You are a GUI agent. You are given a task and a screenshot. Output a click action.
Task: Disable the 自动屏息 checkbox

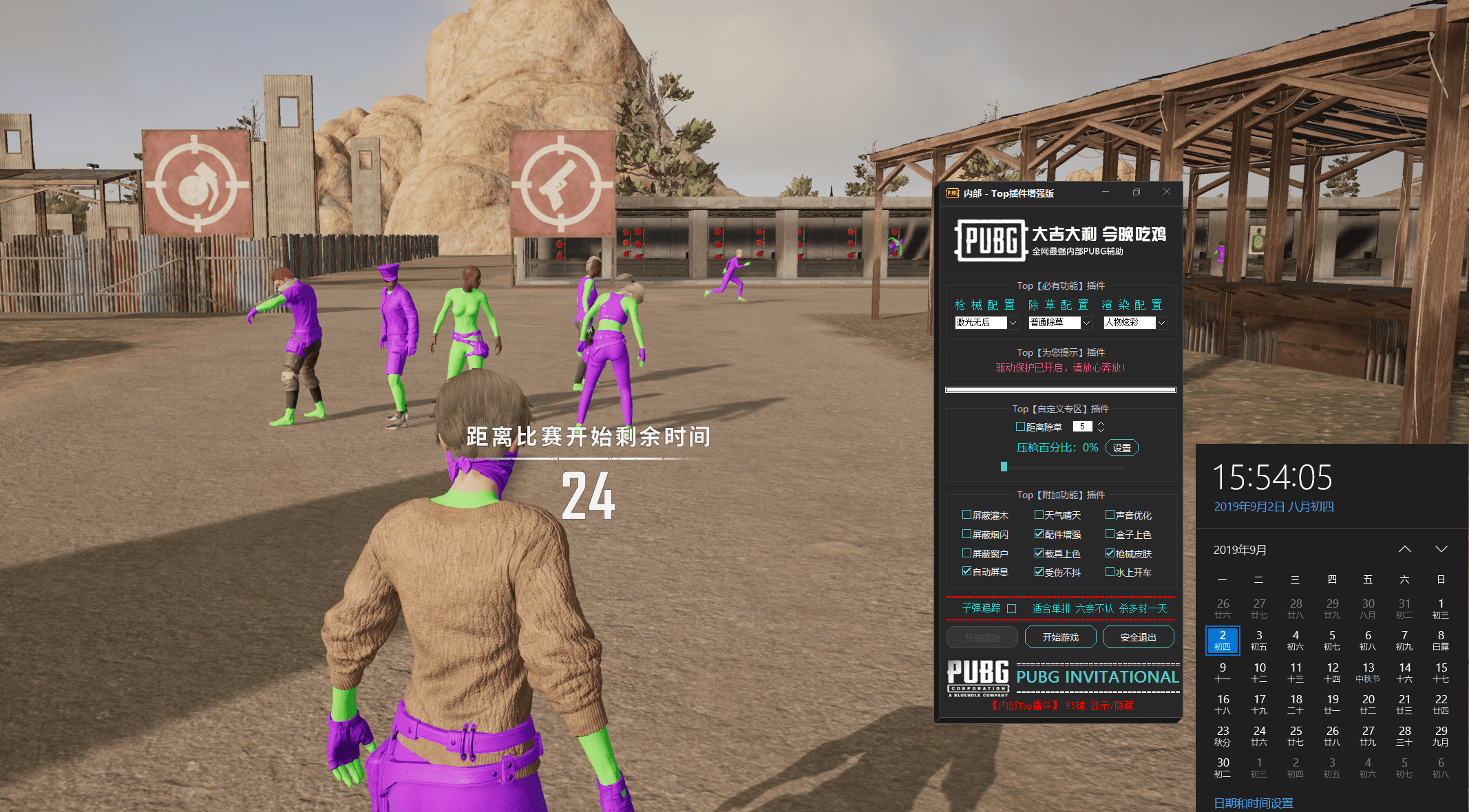pos(966,572)
